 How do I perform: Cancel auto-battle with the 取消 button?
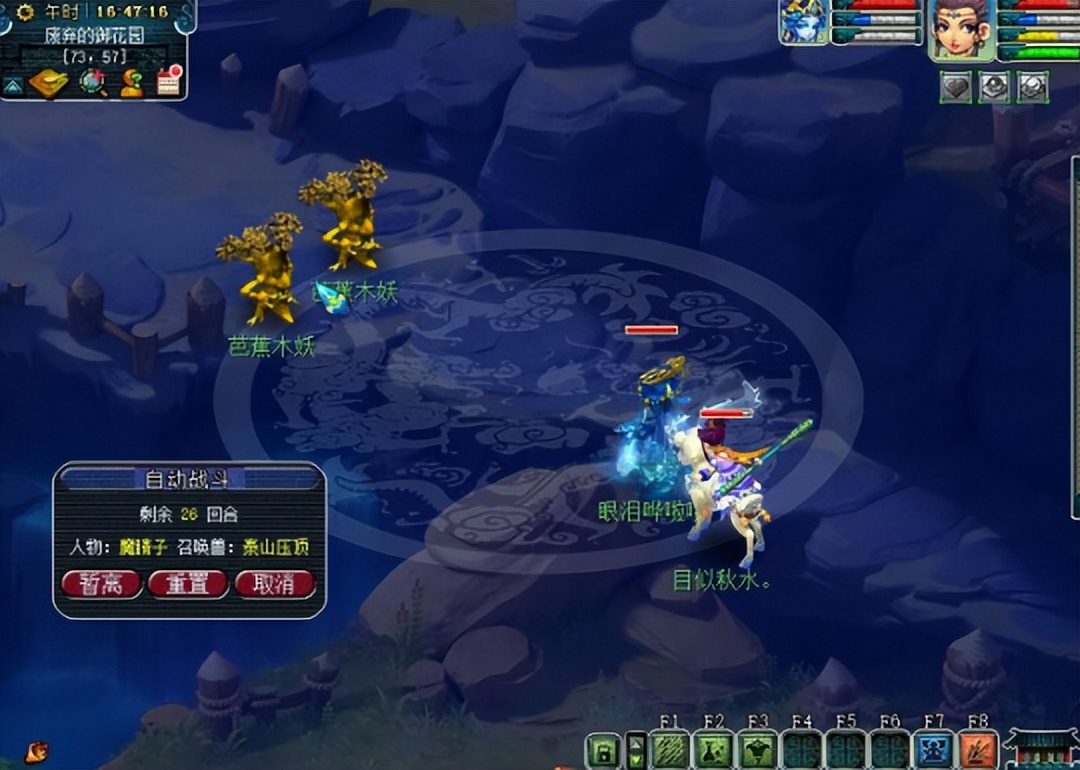[275, 584]
